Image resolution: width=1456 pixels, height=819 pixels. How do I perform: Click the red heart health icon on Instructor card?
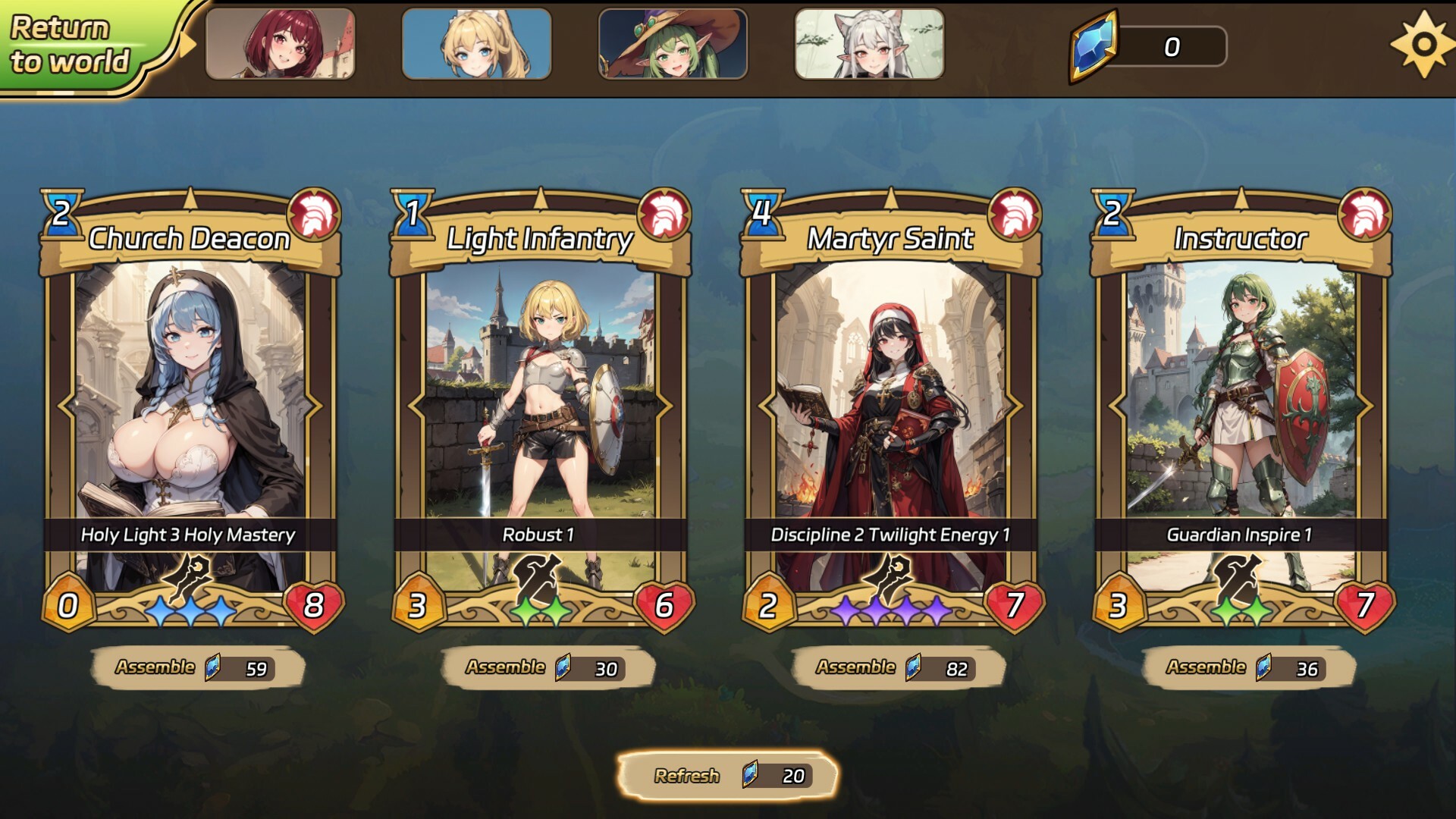pos(1363,607)
